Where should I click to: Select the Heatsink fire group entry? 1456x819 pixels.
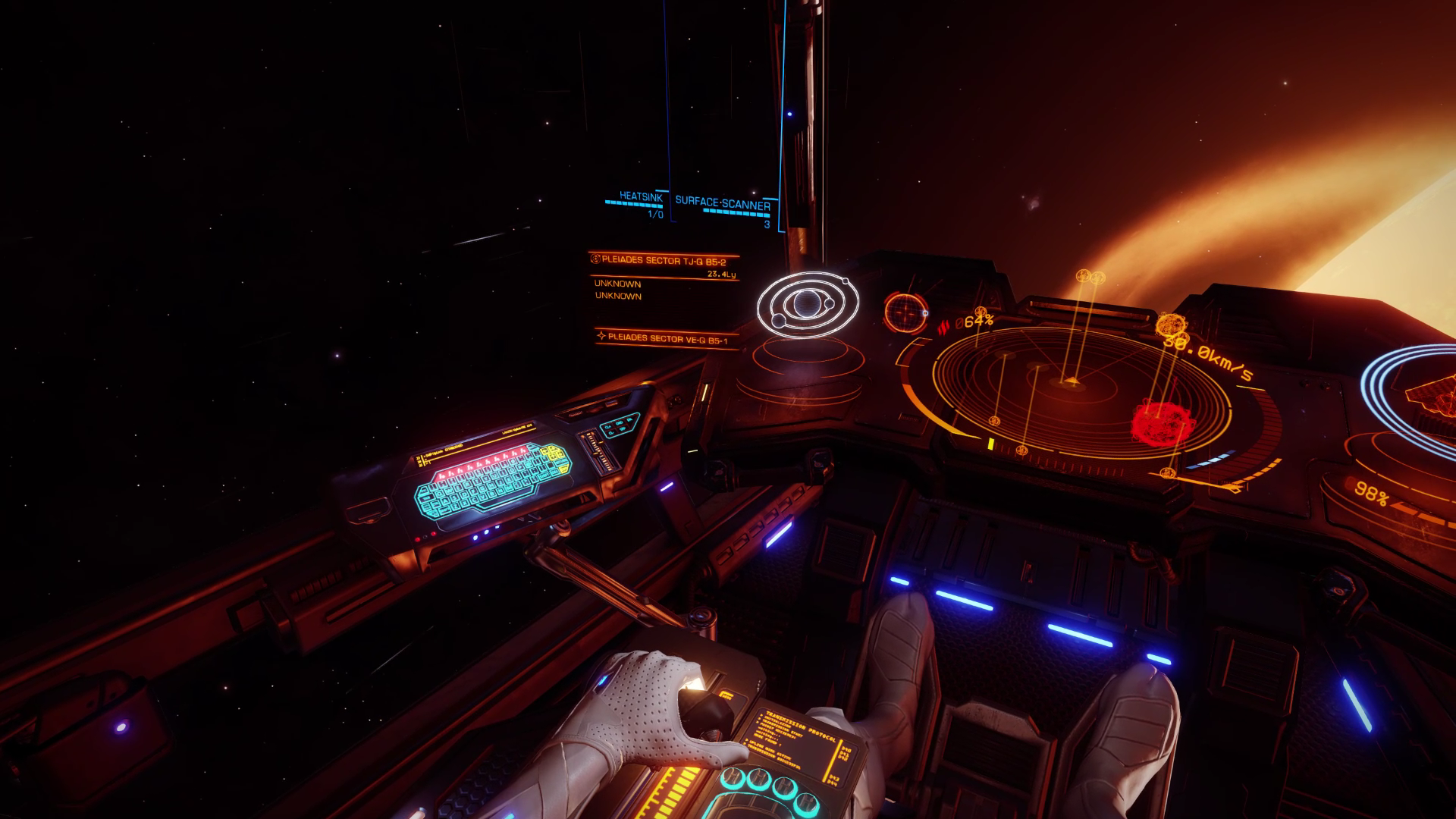coord(640,197)
